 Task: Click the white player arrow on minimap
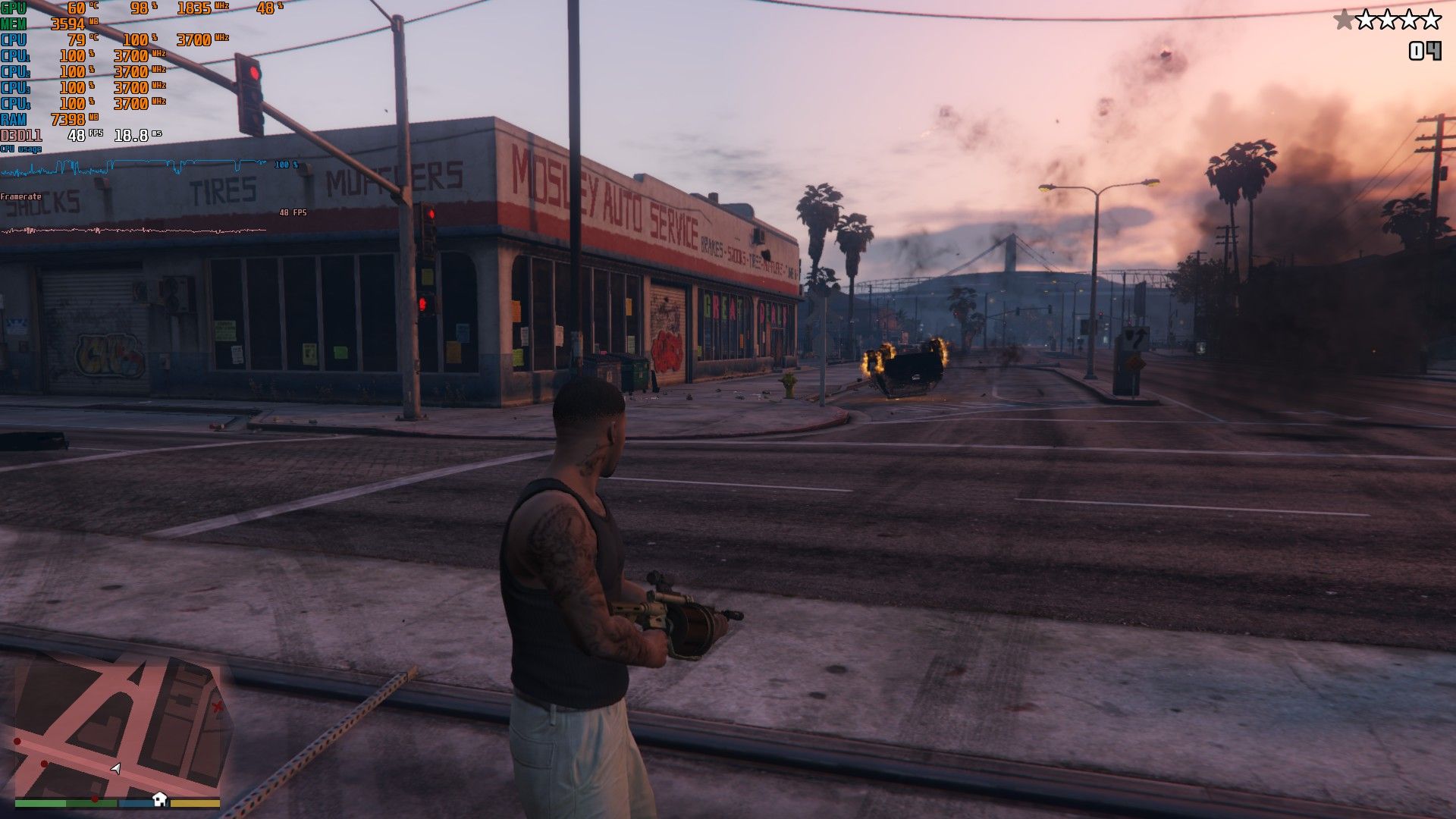click(x=115, y=768)
